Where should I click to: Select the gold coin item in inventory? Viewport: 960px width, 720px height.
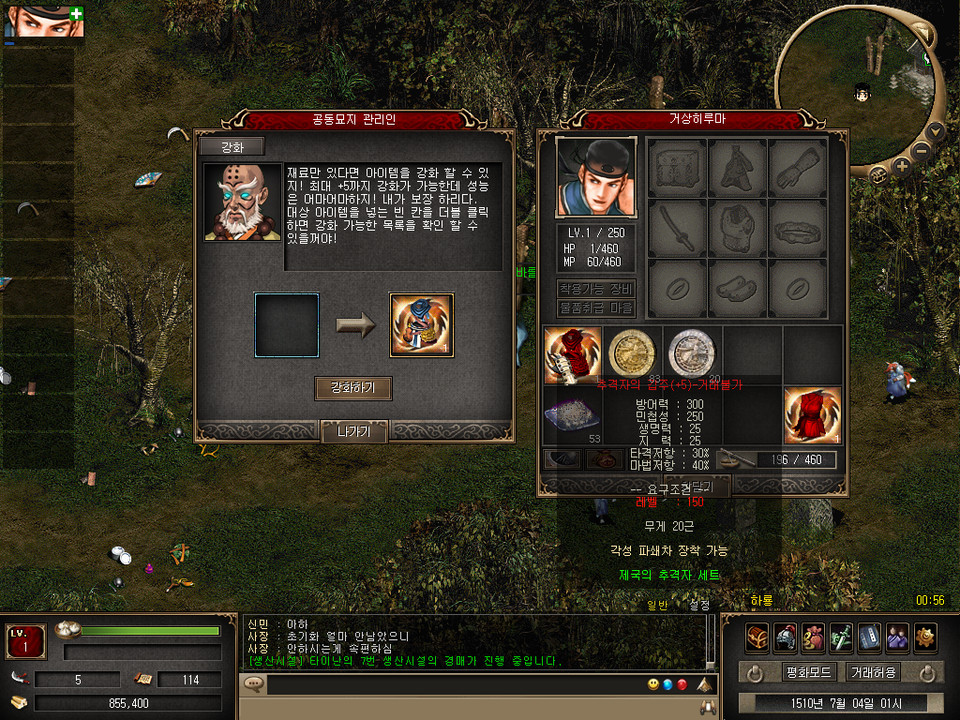632,352
